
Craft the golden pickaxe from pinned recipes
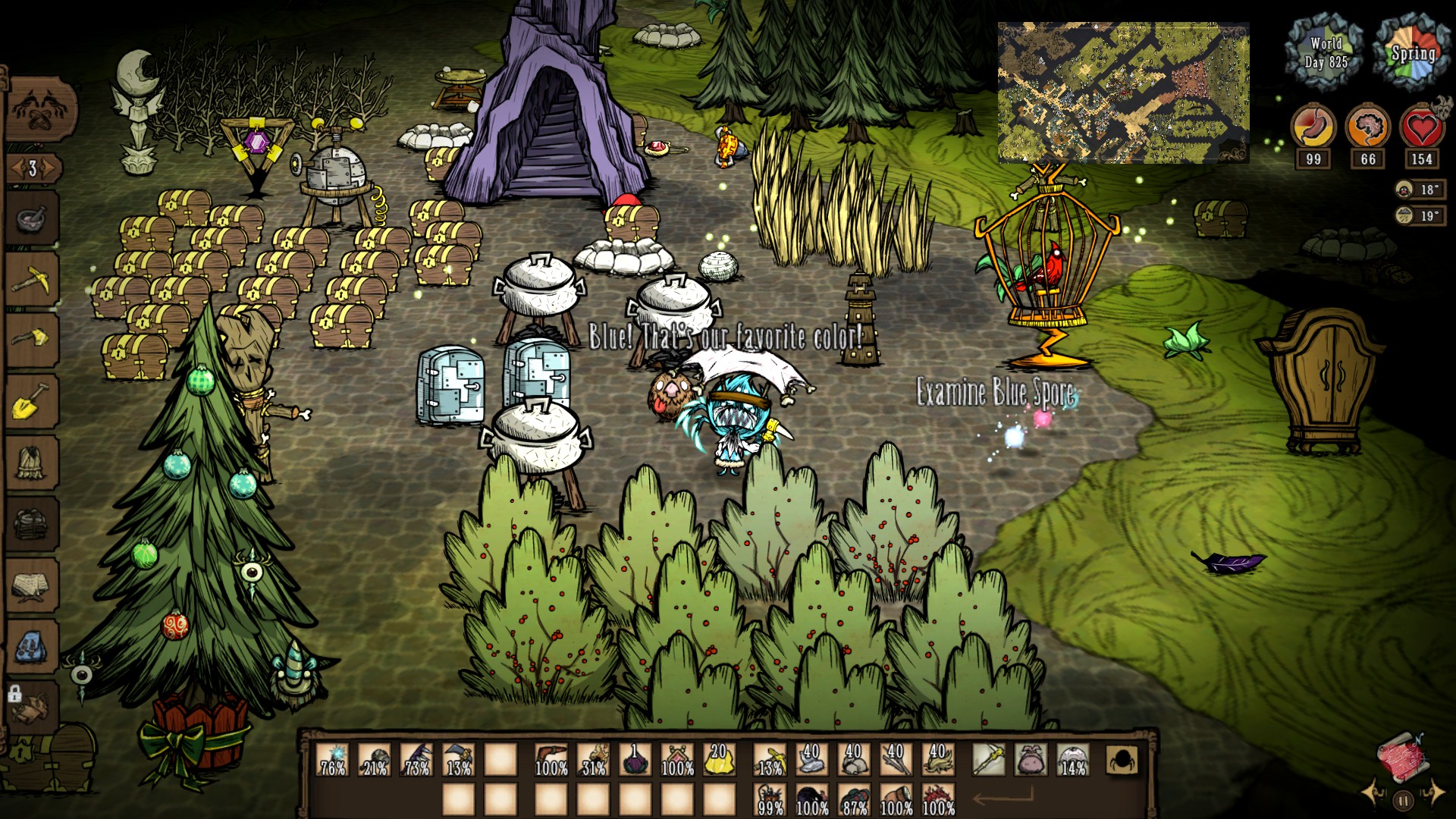pyautogui.click(x=33, y=278)
